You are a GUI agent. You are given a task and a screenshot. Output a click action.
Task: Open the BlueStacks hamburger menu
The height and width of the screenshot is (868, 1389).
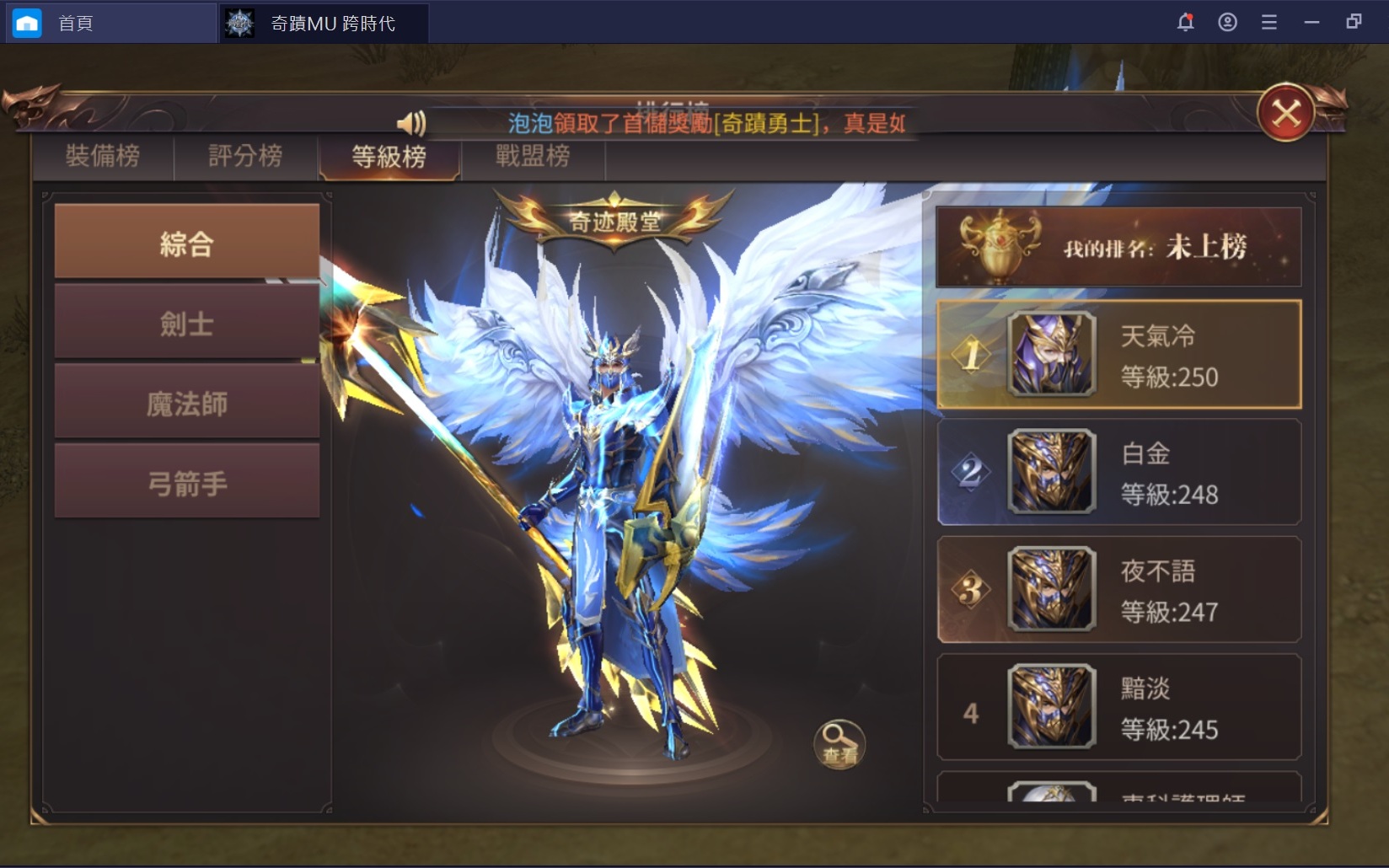pos(1268,23)
